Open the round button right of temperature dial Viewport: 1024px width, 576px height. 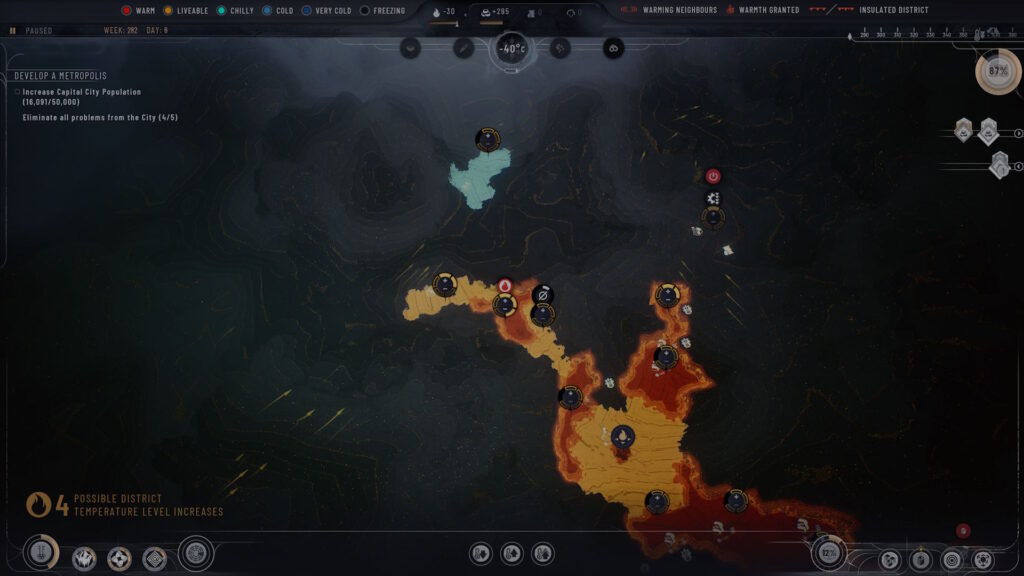point(560,47)
